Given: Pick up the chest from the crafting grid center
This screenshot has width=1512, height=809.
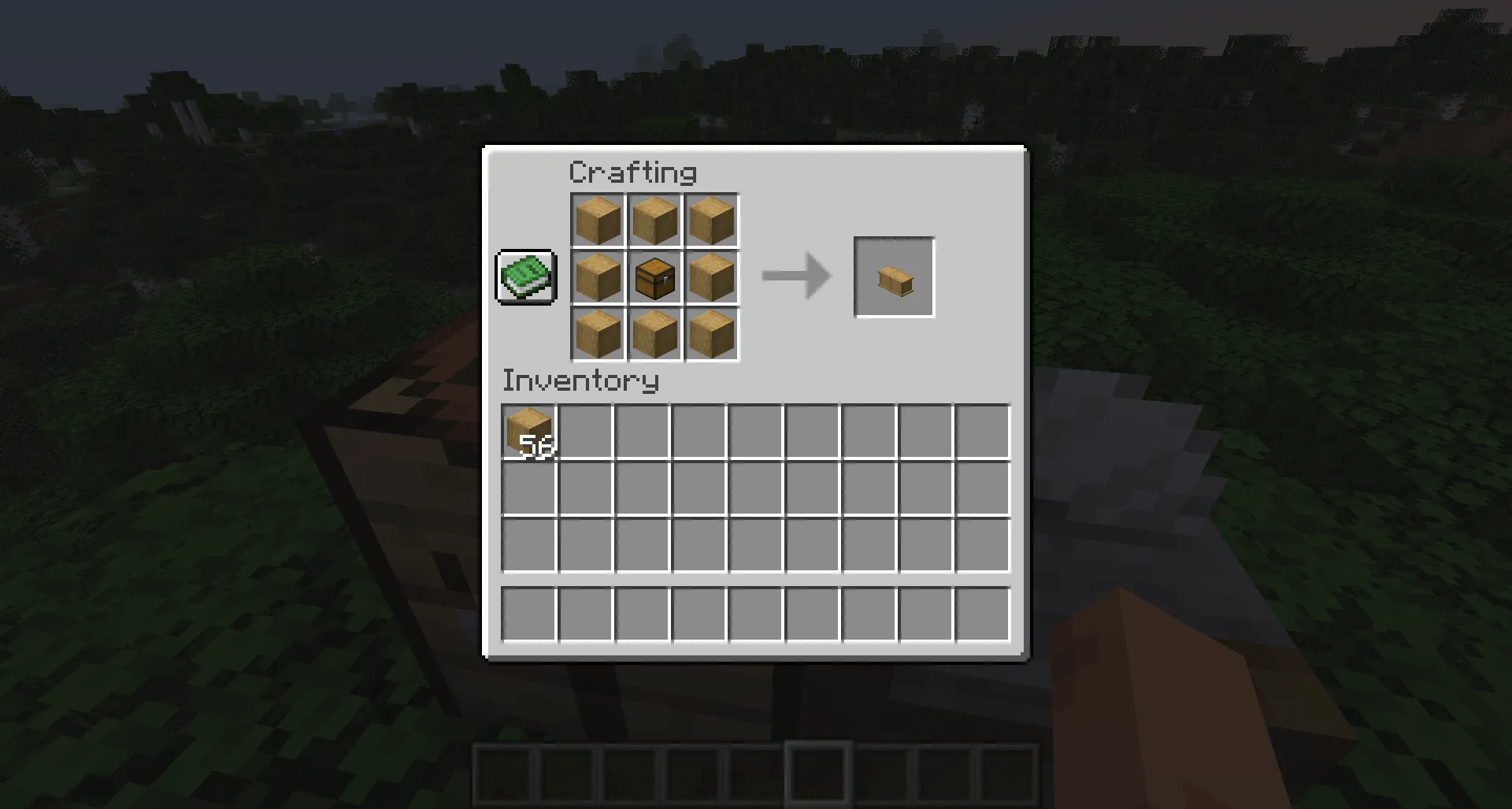Looking at the screenshot, I should pos(654,277).
